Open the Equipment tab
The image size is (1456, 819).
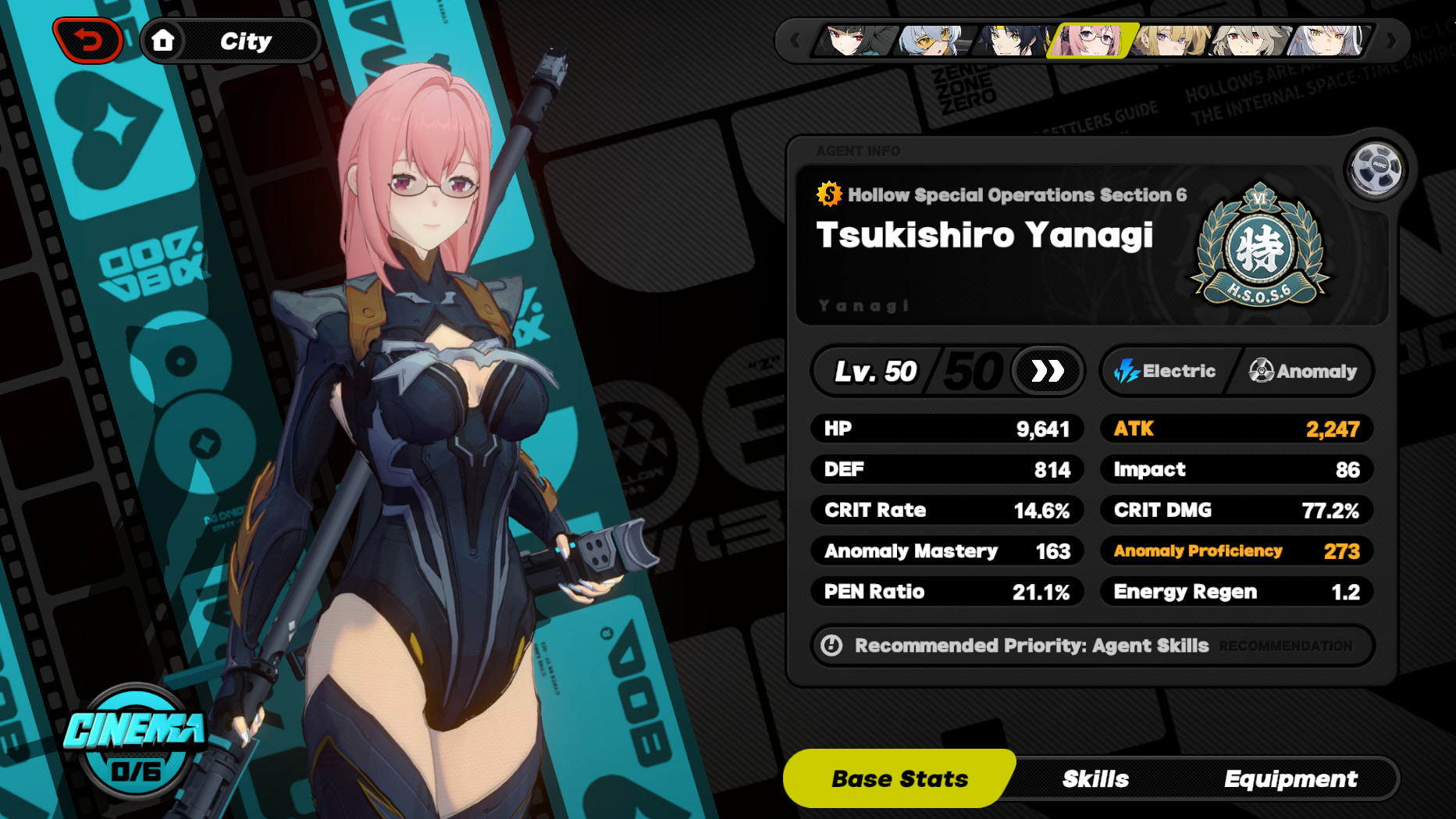(x=1290, y=778)
